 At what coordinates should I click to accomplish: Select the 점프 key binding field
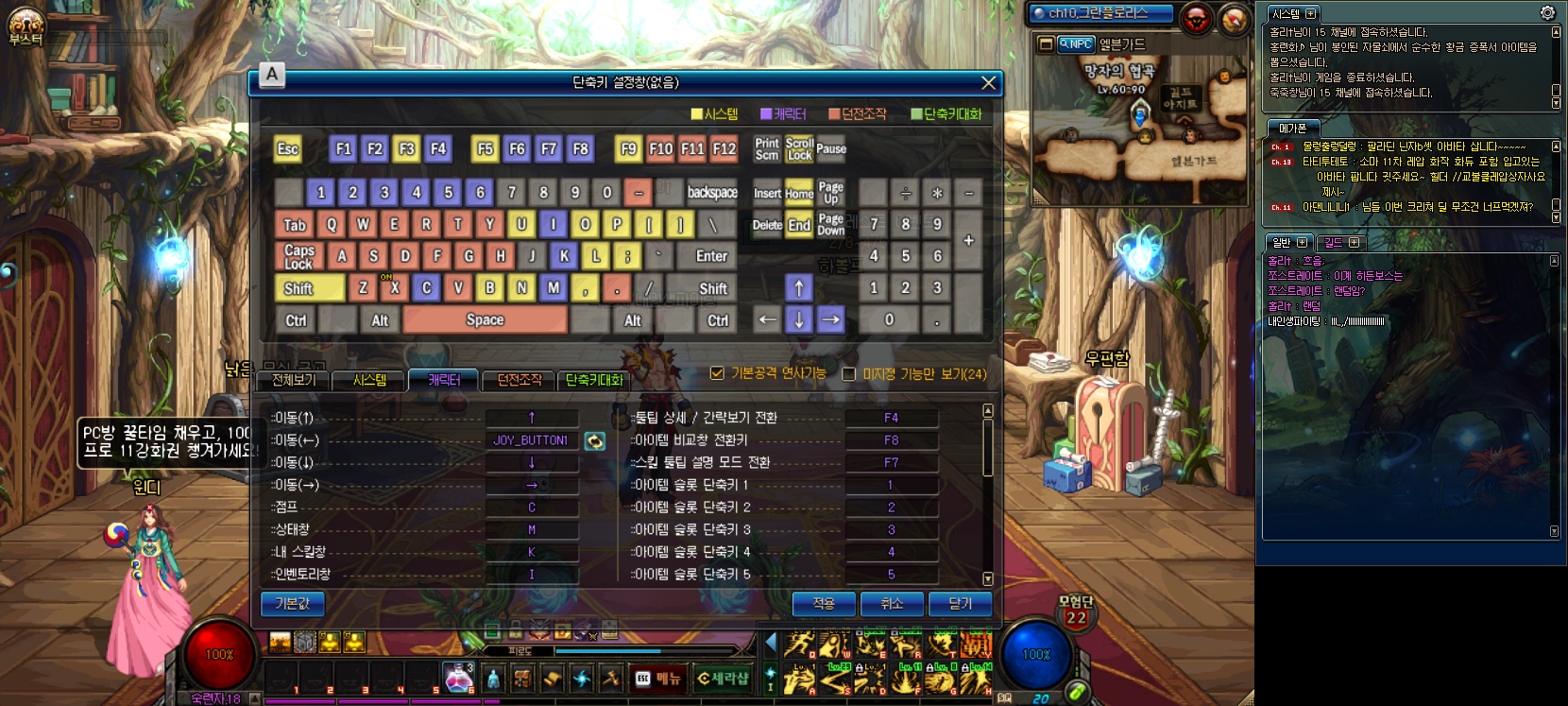coord(532,508)
